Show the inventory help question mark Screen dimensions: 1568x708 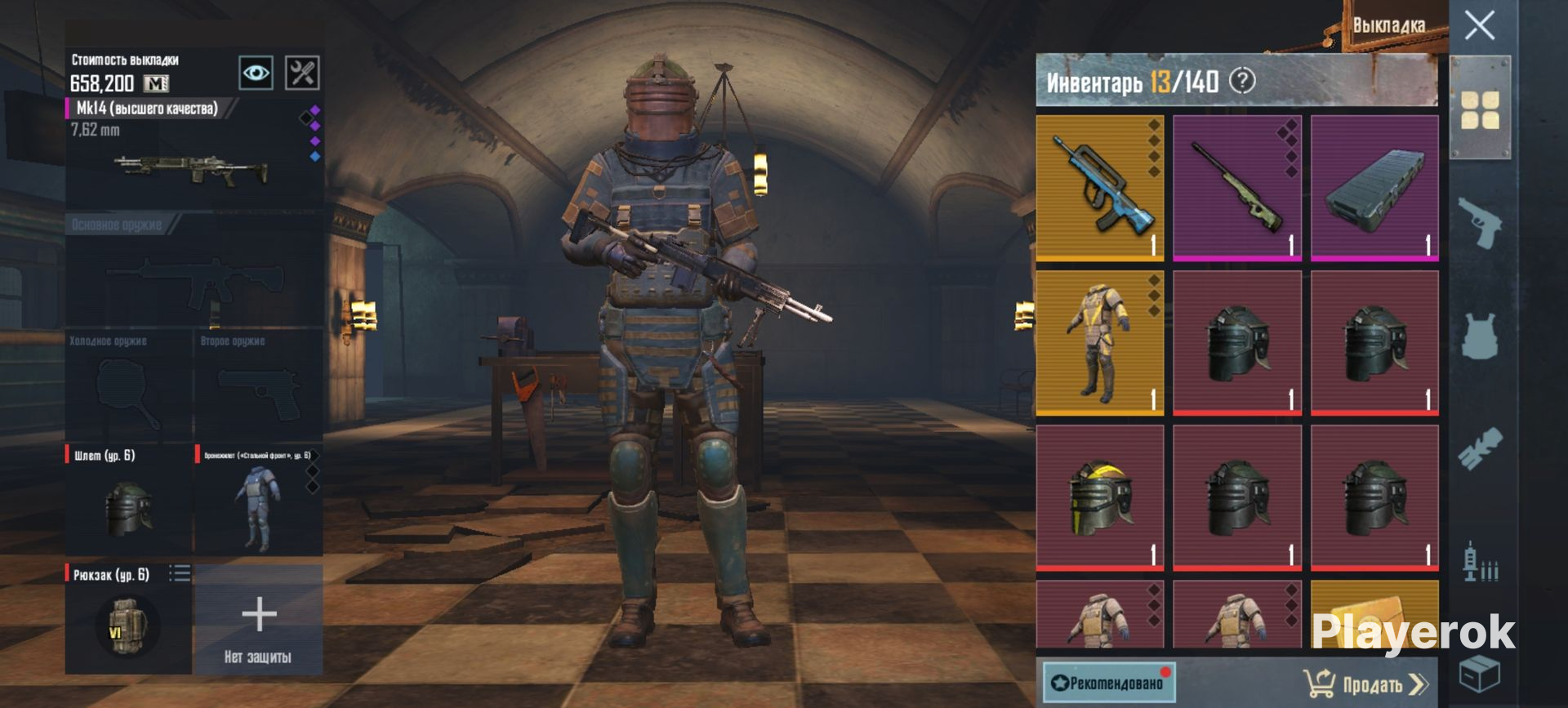pos(1242,81)
